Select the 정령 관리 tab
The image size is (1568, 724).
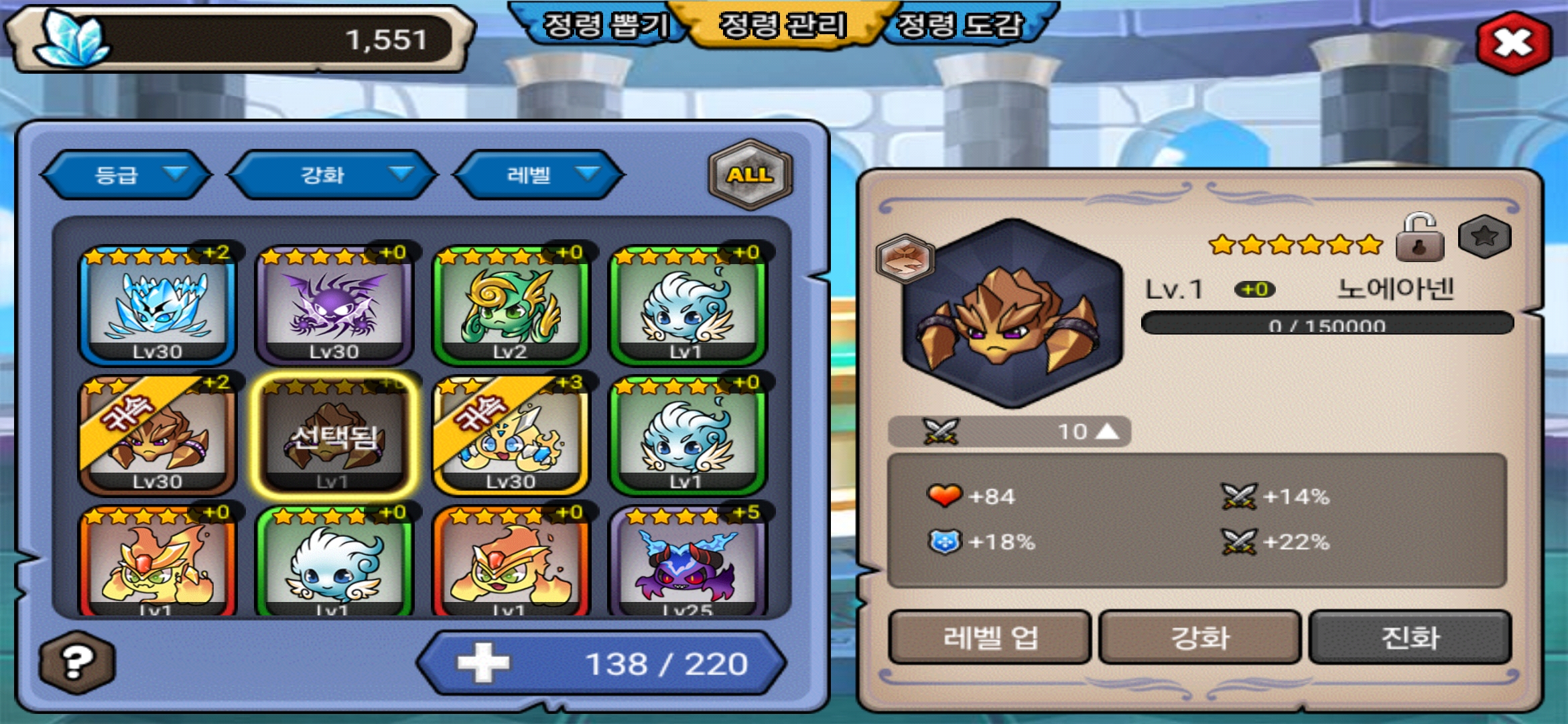pos(782,25)
